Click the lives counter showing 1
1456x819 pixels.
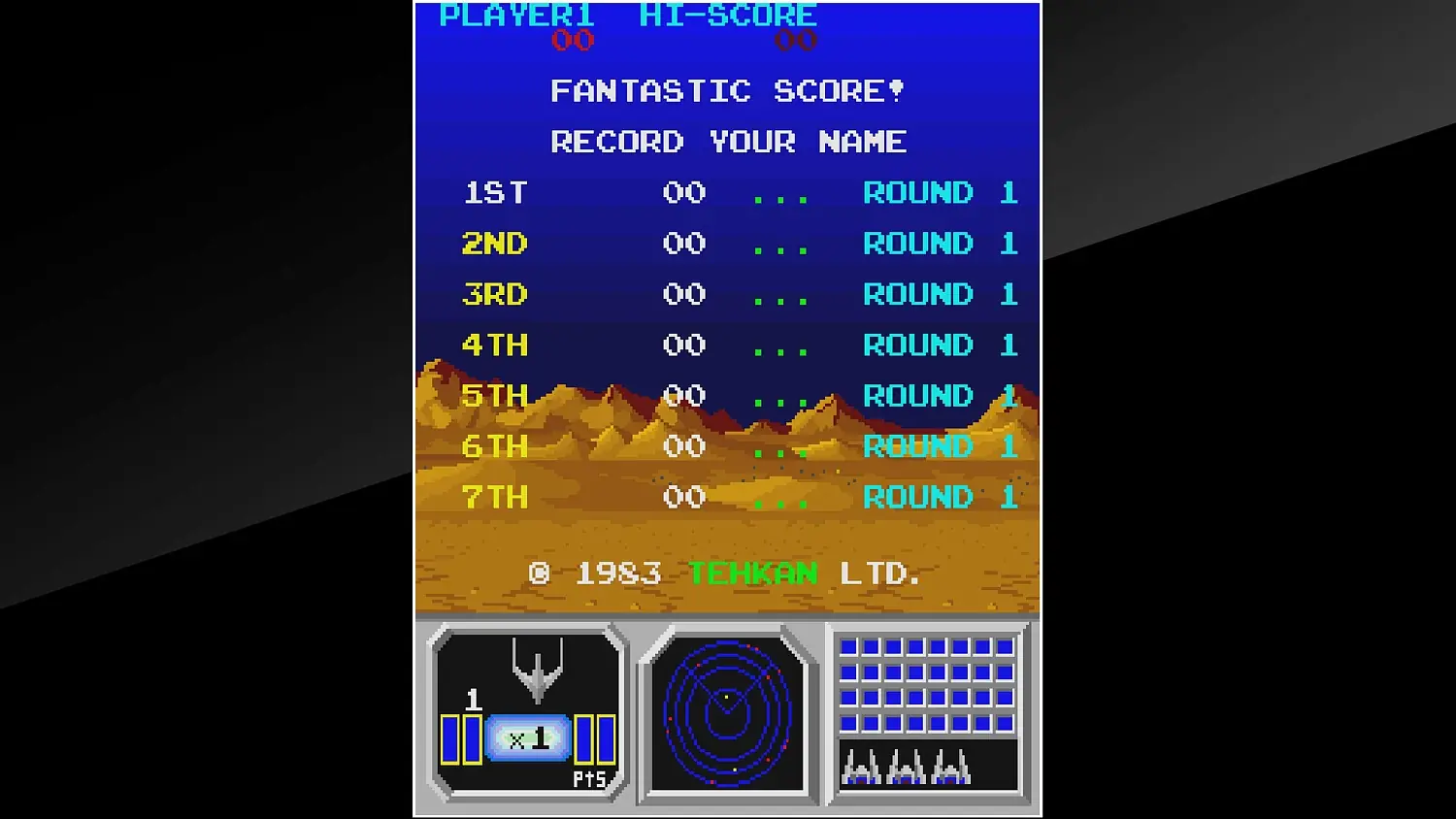[x=473, y=698]
